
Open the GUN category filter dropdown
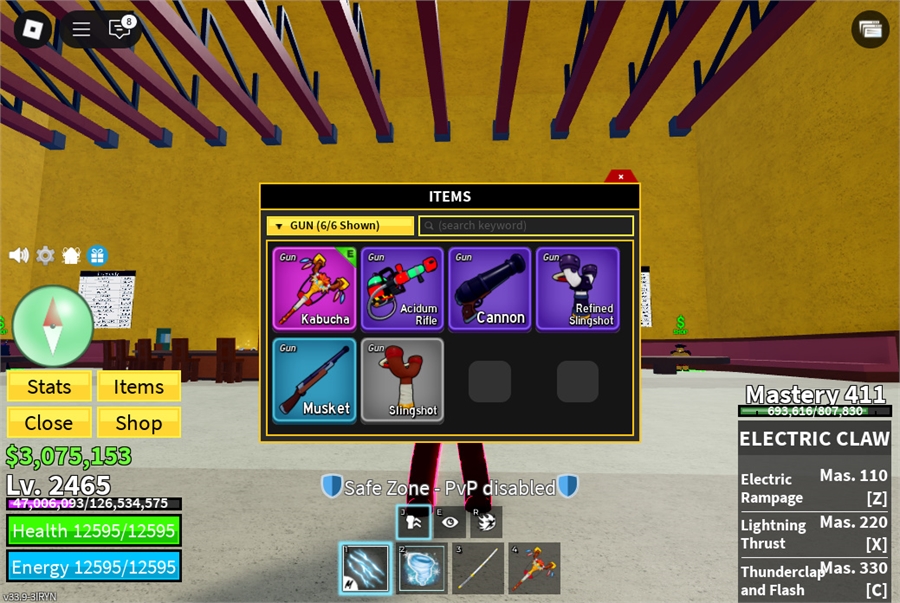(x=339, y=226)
